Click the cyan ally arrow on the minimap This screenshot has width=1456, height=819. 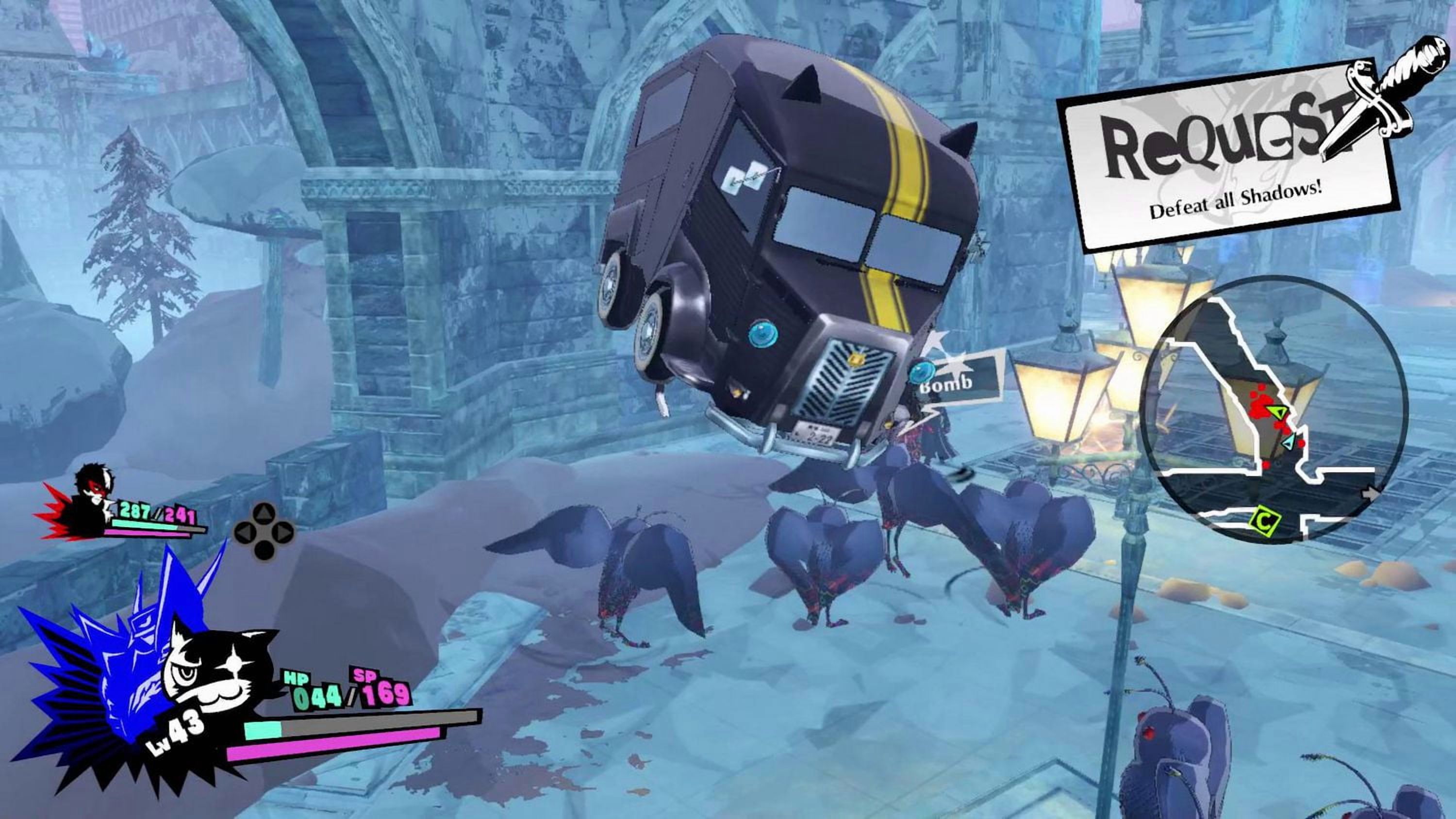click(1288, 442)
